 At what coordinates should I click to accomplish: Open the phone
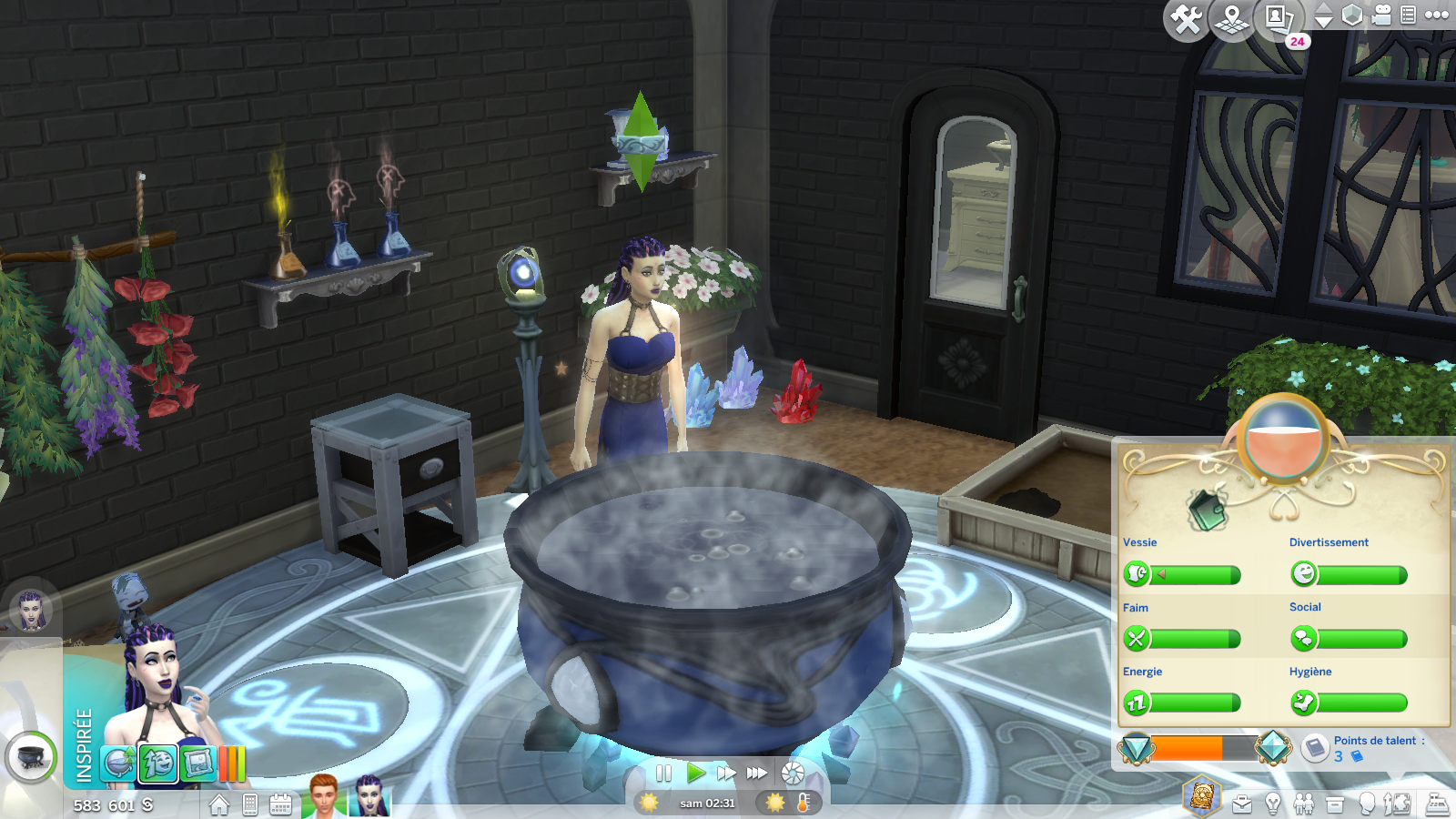[250, 804]
